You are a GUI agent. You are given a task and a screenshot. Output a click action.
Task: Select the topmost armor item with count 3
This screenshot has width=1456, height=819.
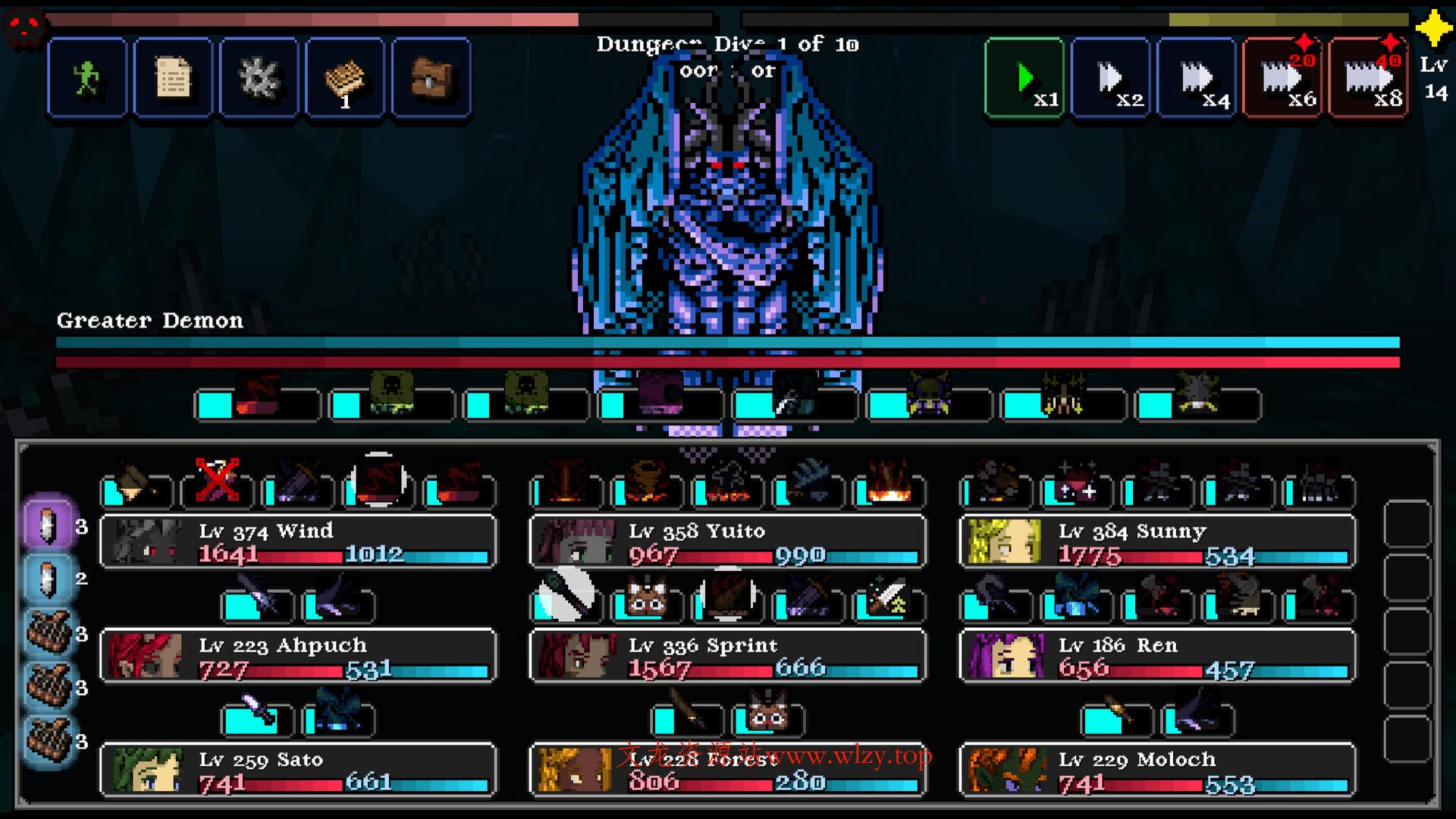coord(49,633)
